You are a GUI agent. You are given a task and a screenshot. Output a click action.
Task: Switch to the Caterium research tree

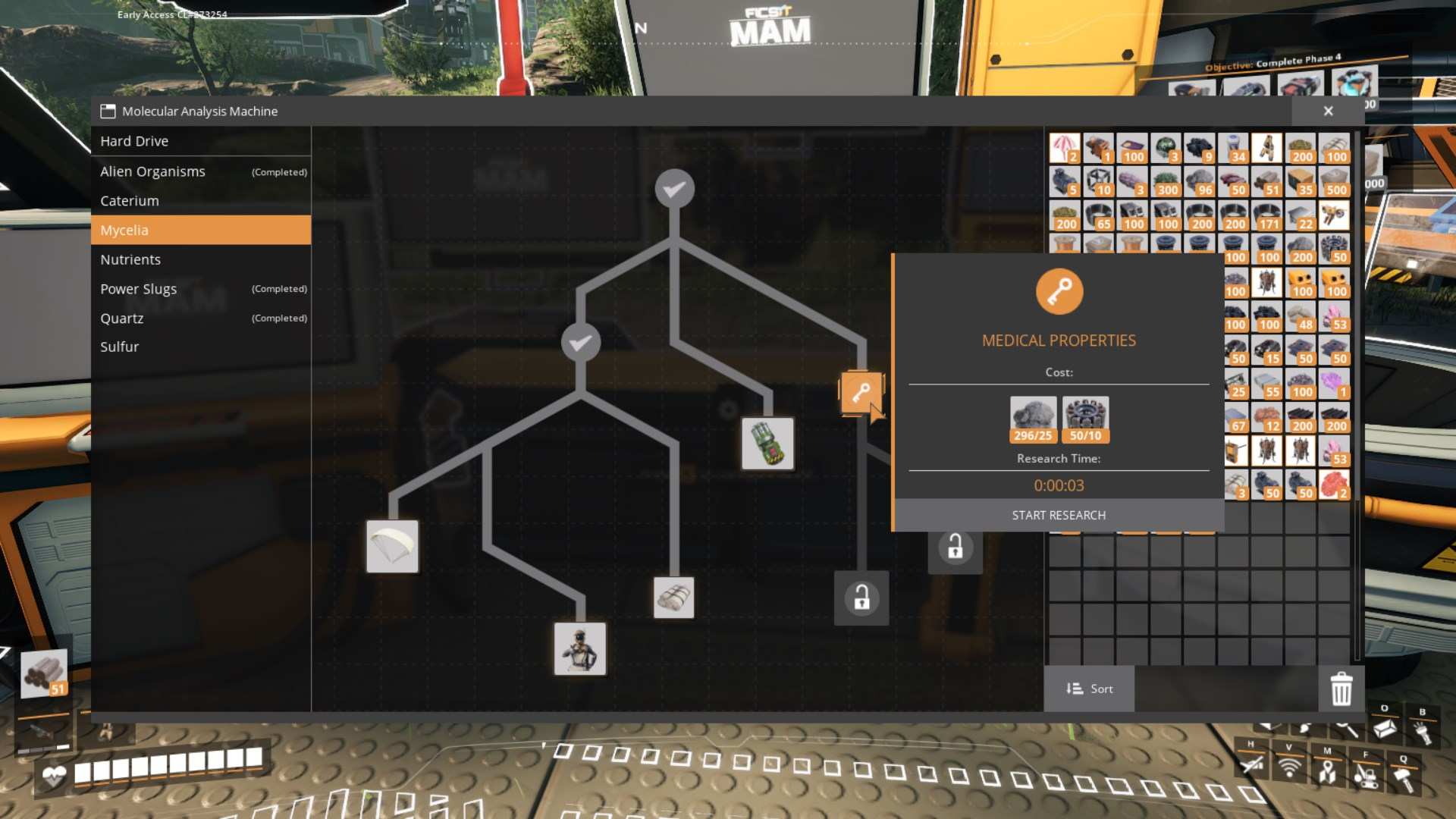pyautogui.click(x=130, y=201)
